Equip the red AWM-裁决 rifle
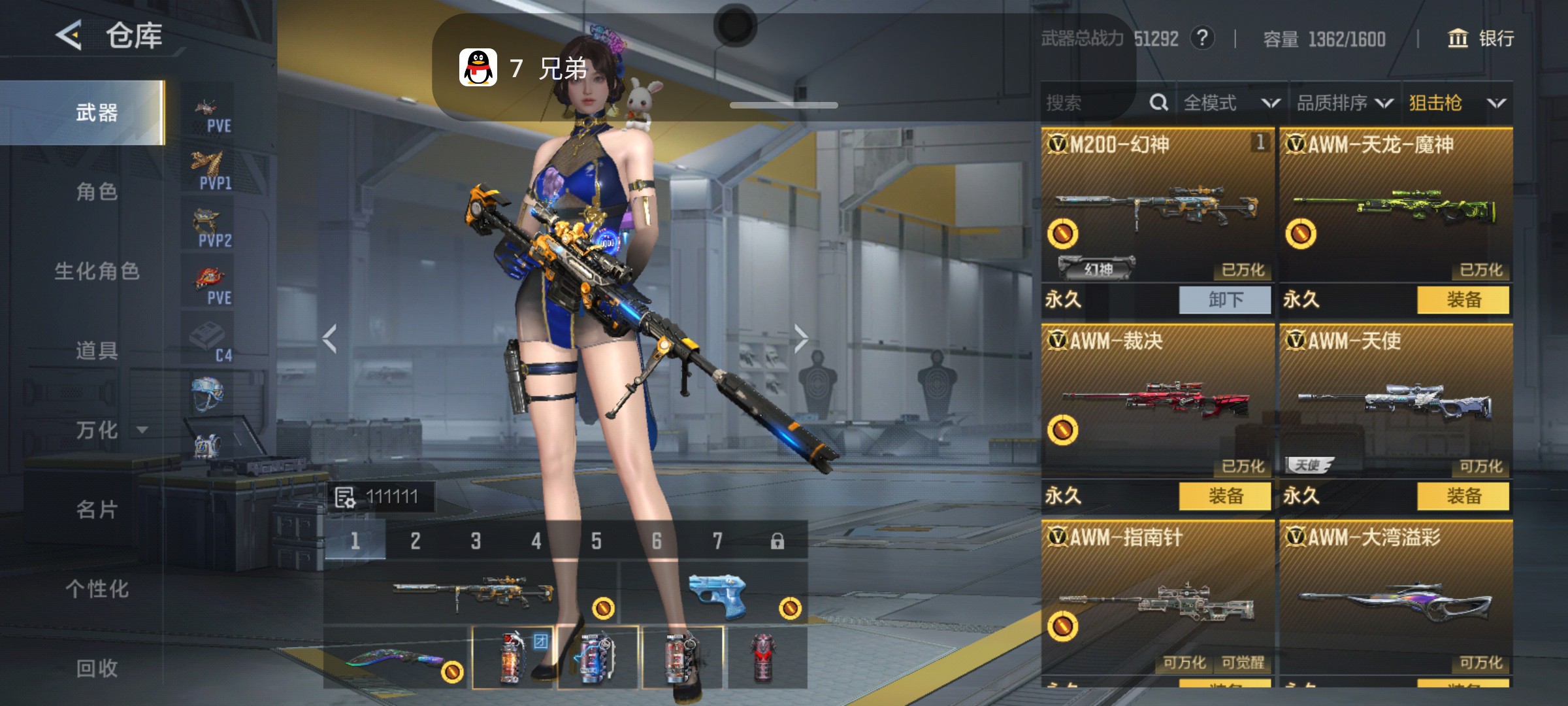Viewport: 1568px width, 706px height. (x=1225, y=496)
